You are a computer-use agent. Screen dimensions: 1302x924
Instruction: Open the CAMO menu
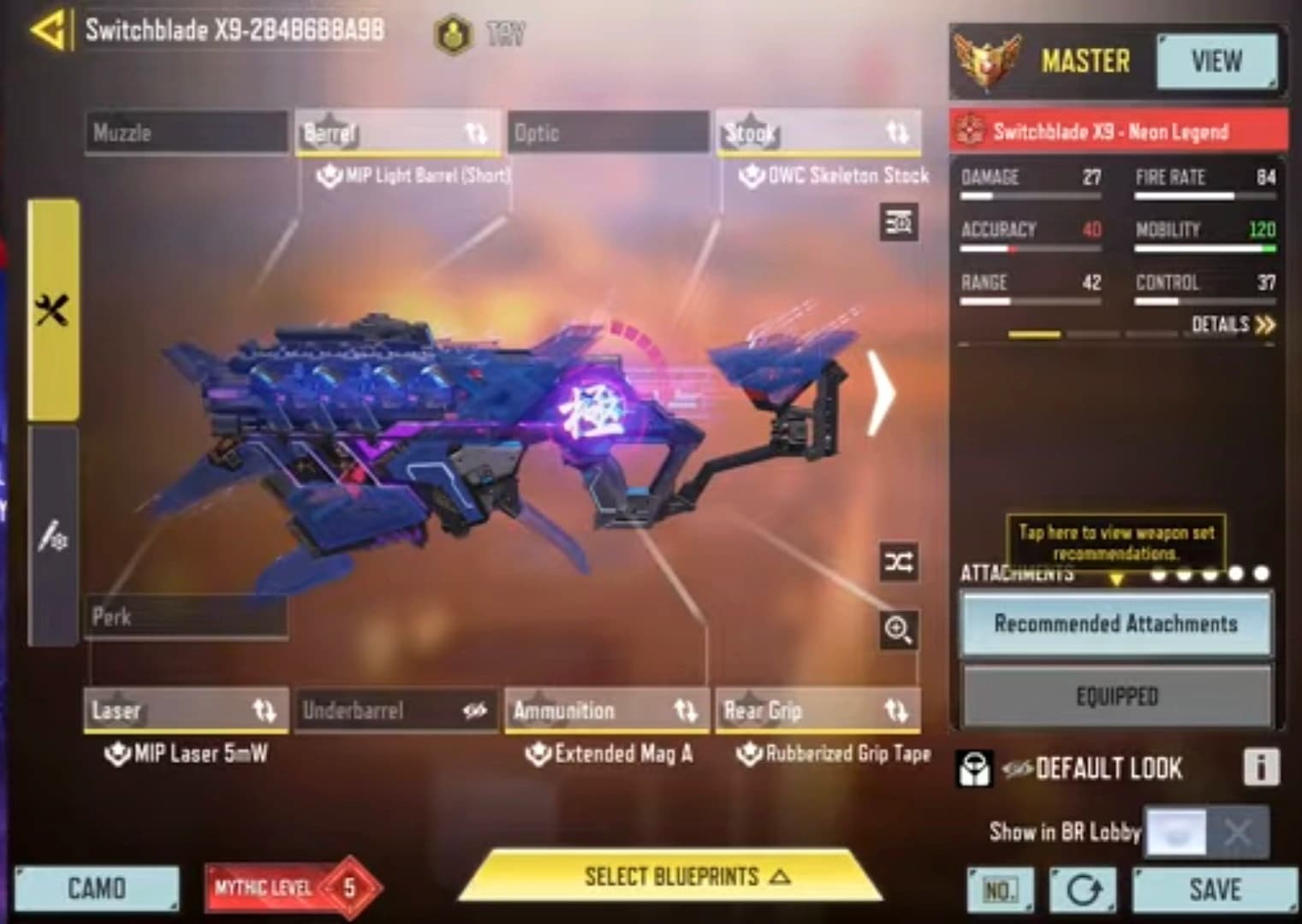pos(97,889)
